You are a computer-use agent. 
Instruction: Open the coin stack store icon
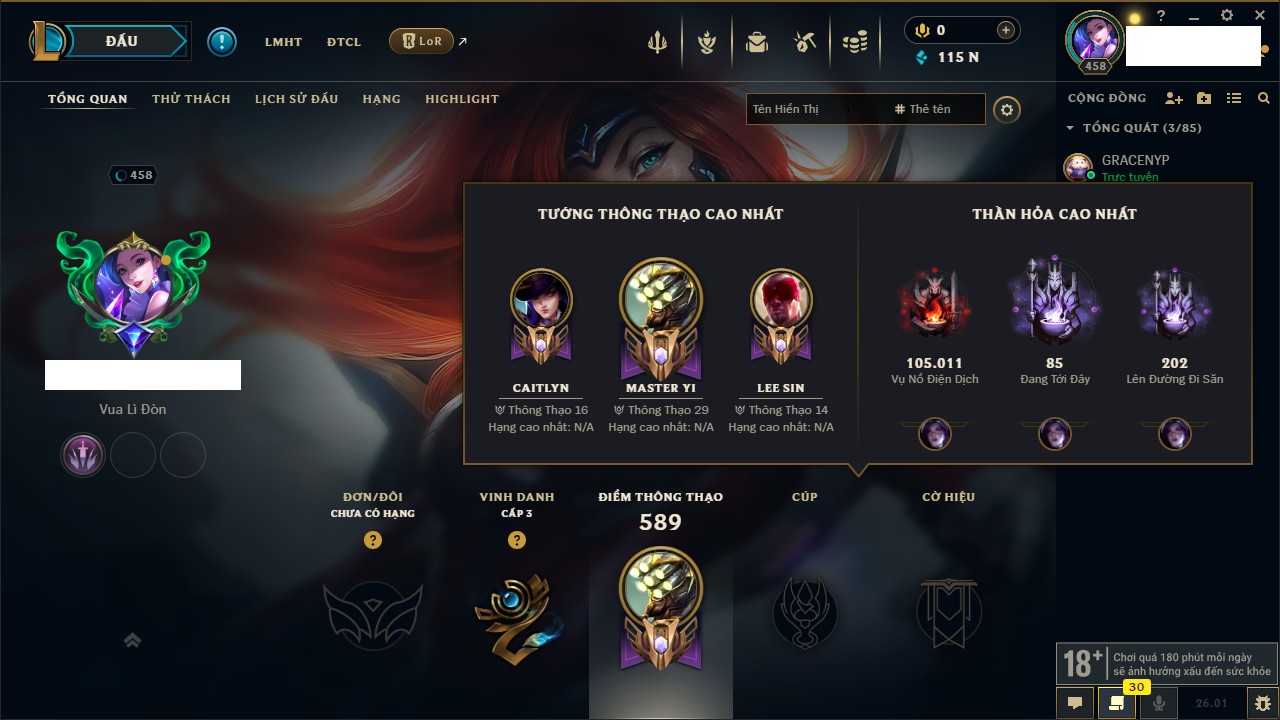pyautogui.click(x=854, y=42)
